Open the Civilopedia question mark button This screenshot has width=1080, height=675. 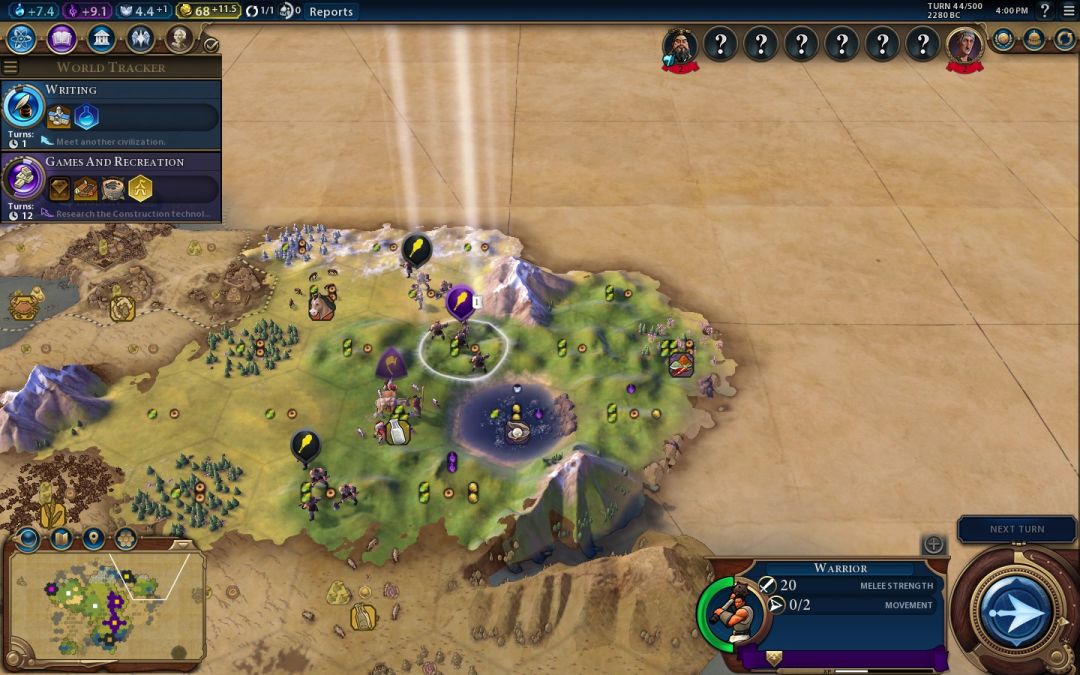click(1044, 11)
